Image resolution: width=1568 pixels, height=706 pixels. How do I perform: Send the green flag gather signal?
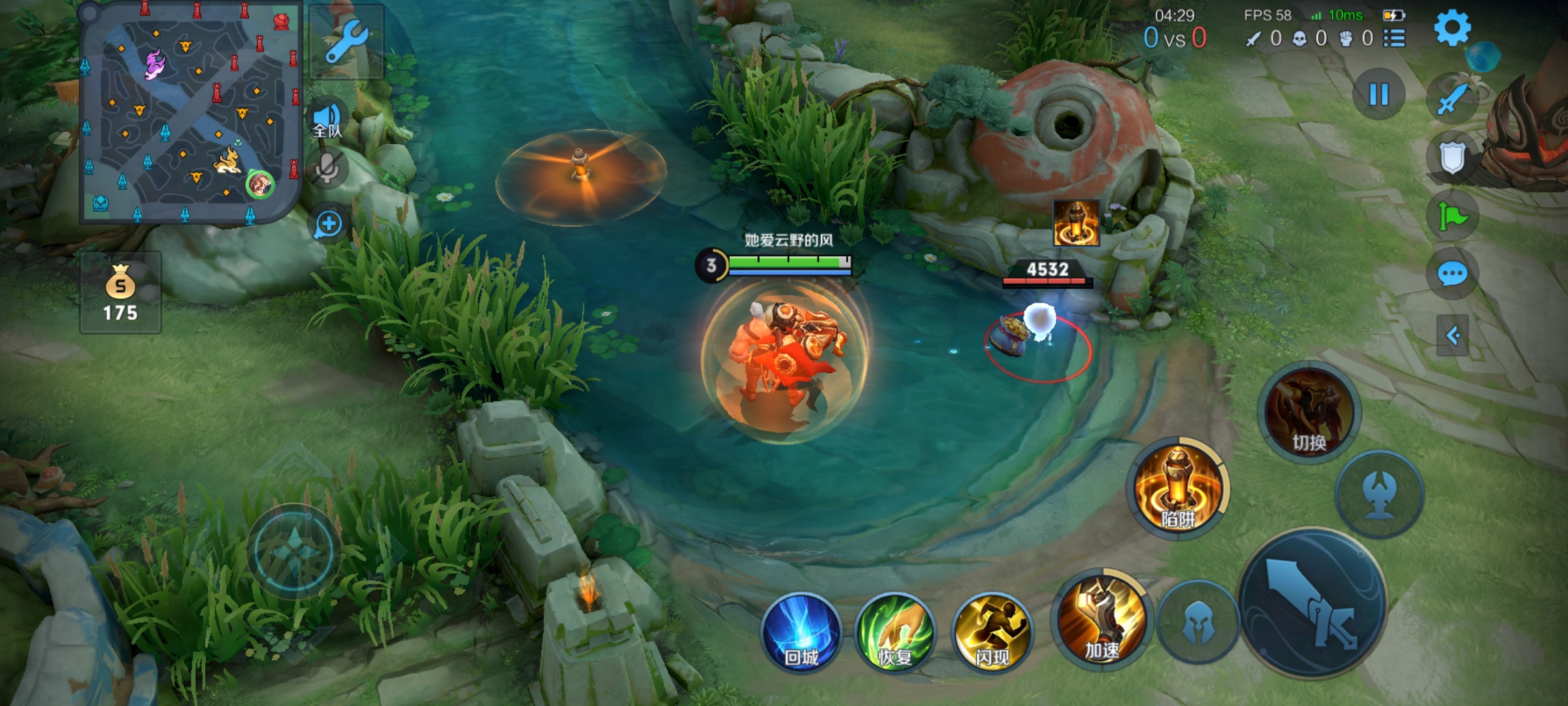[x=1452, y=216]
